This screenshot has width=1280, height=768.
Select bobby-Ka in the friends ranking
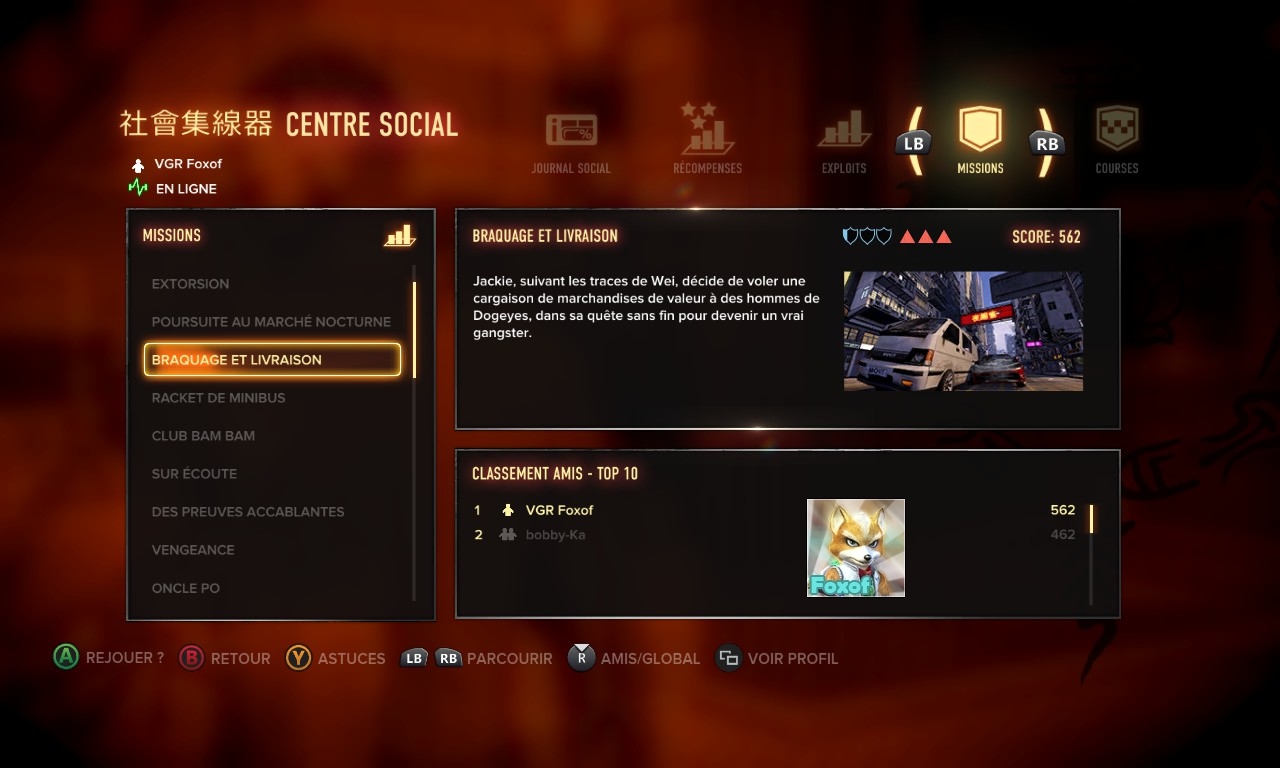[555, 535]
